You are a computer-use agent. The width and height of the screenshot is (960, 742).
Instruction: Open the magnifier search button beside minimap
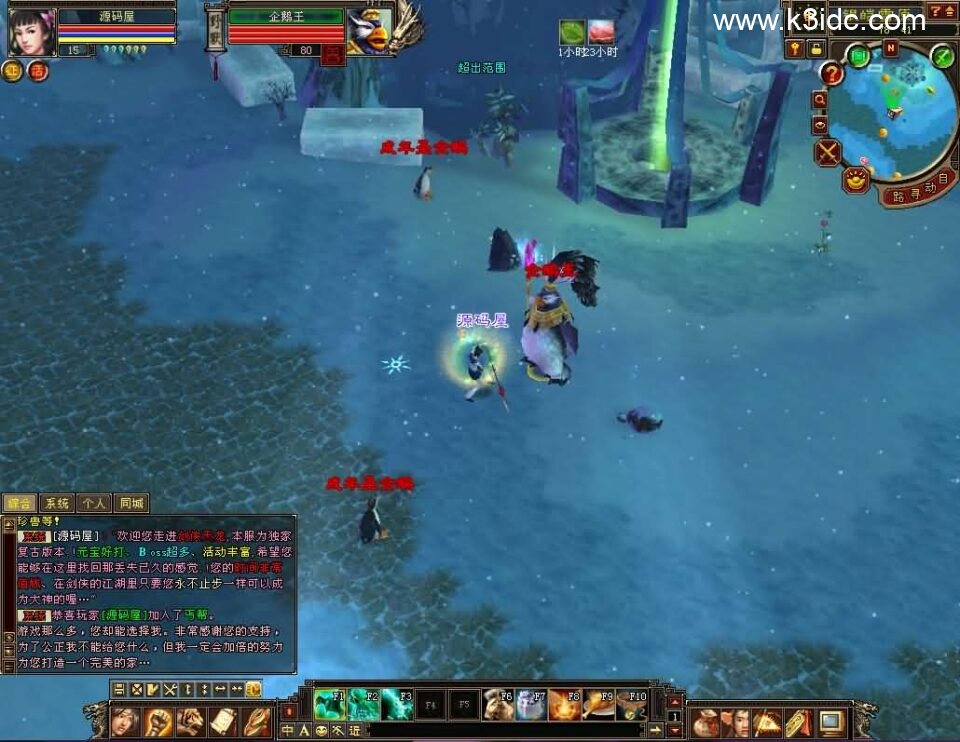coord(820,100)
